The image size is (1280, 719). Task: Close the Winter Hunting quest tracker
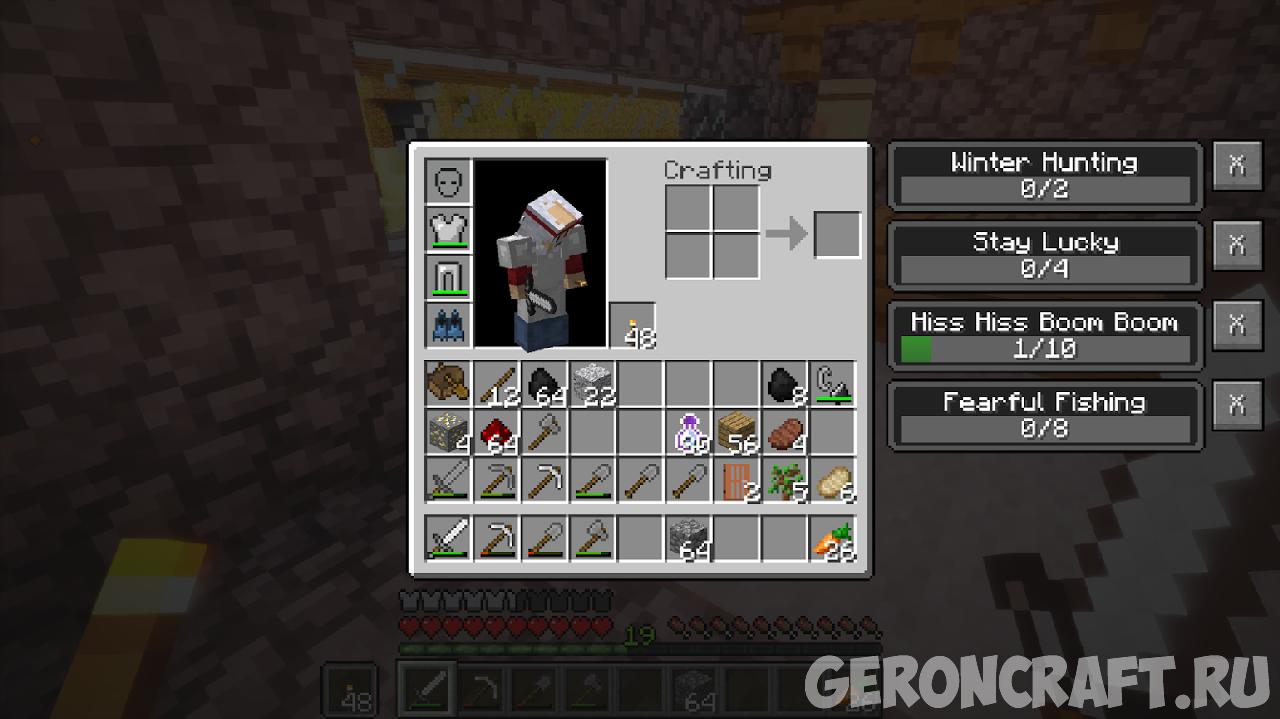point(1237,166)
